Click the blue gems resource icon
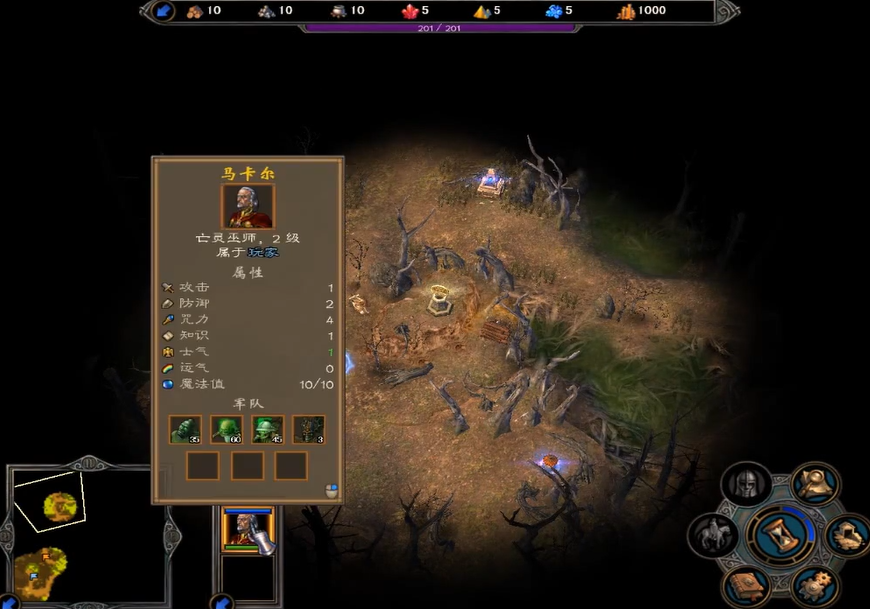Image resolution: width=870 pixels, height=609 pixels. click(x=553, y=11)
